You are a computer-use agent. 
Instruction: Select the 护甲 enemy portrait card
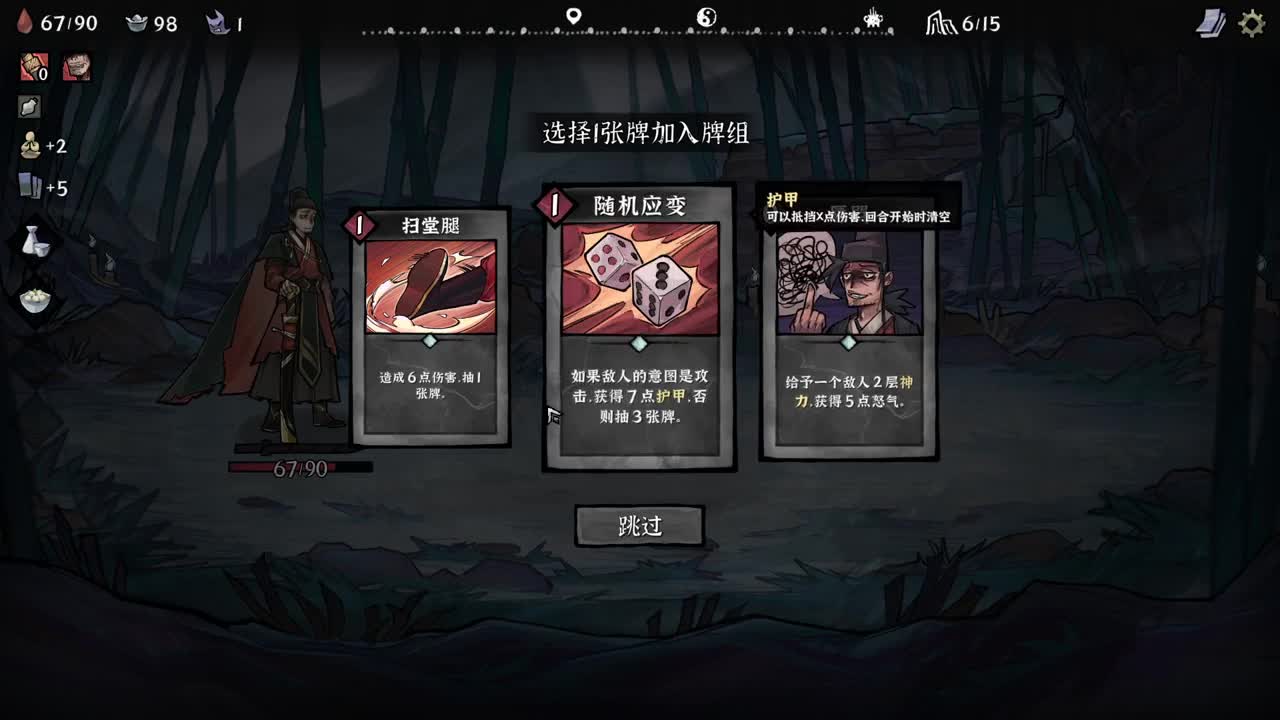pos(849,330)
